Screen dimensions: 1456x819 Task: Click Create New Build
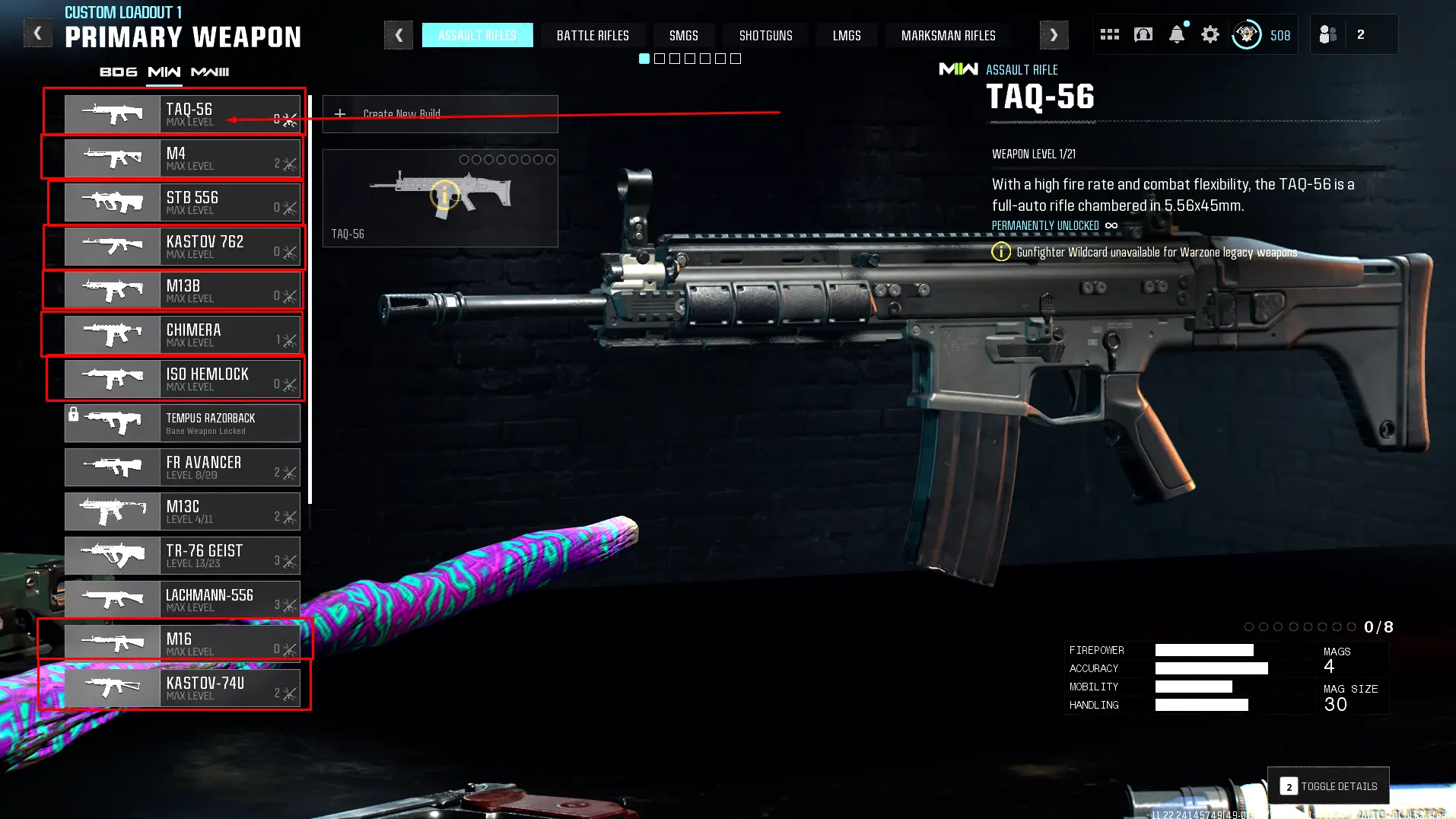[440, 114]
